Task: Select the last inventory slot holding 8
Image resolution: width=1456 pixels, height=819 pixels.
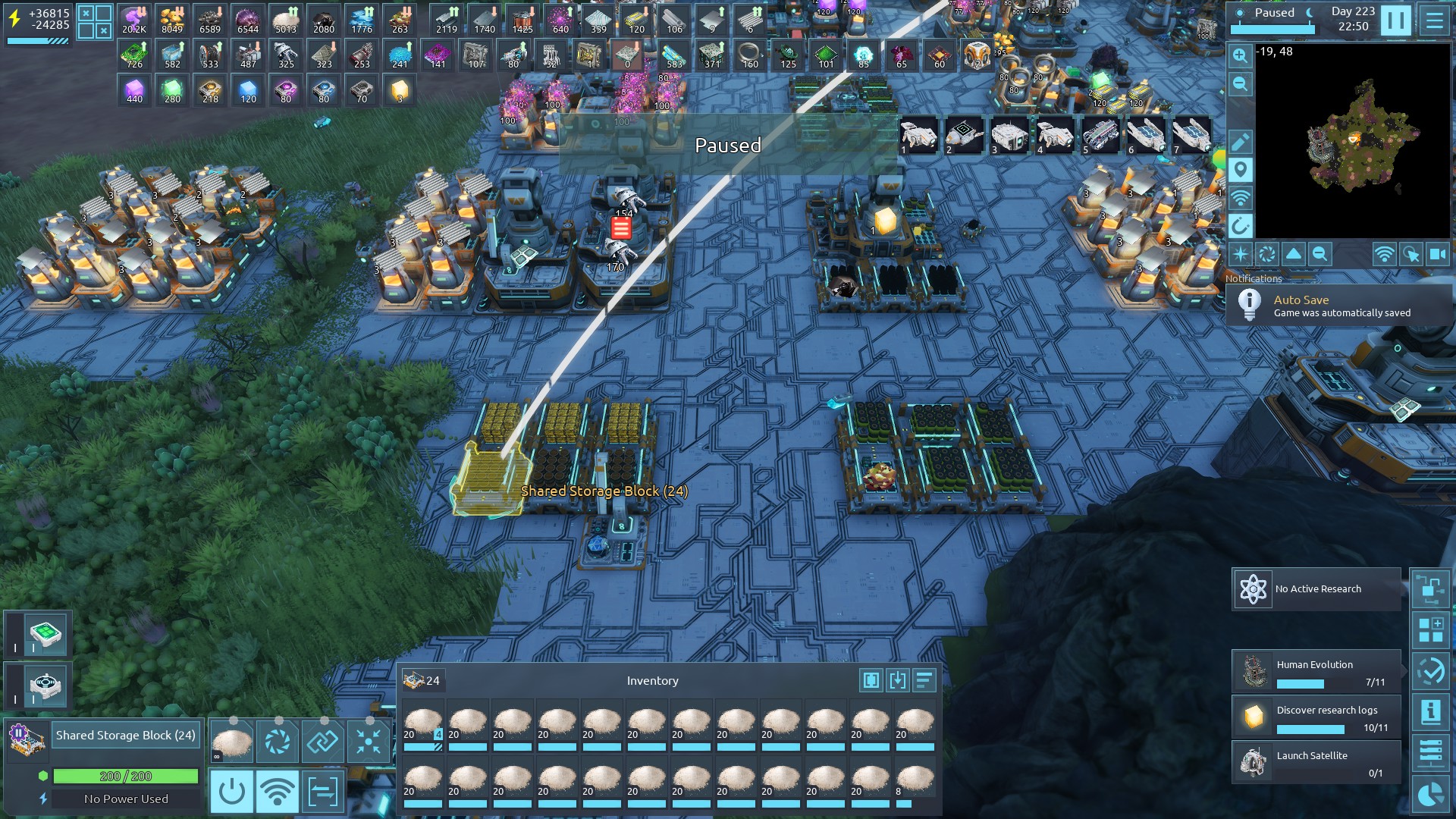Action: 915,783
